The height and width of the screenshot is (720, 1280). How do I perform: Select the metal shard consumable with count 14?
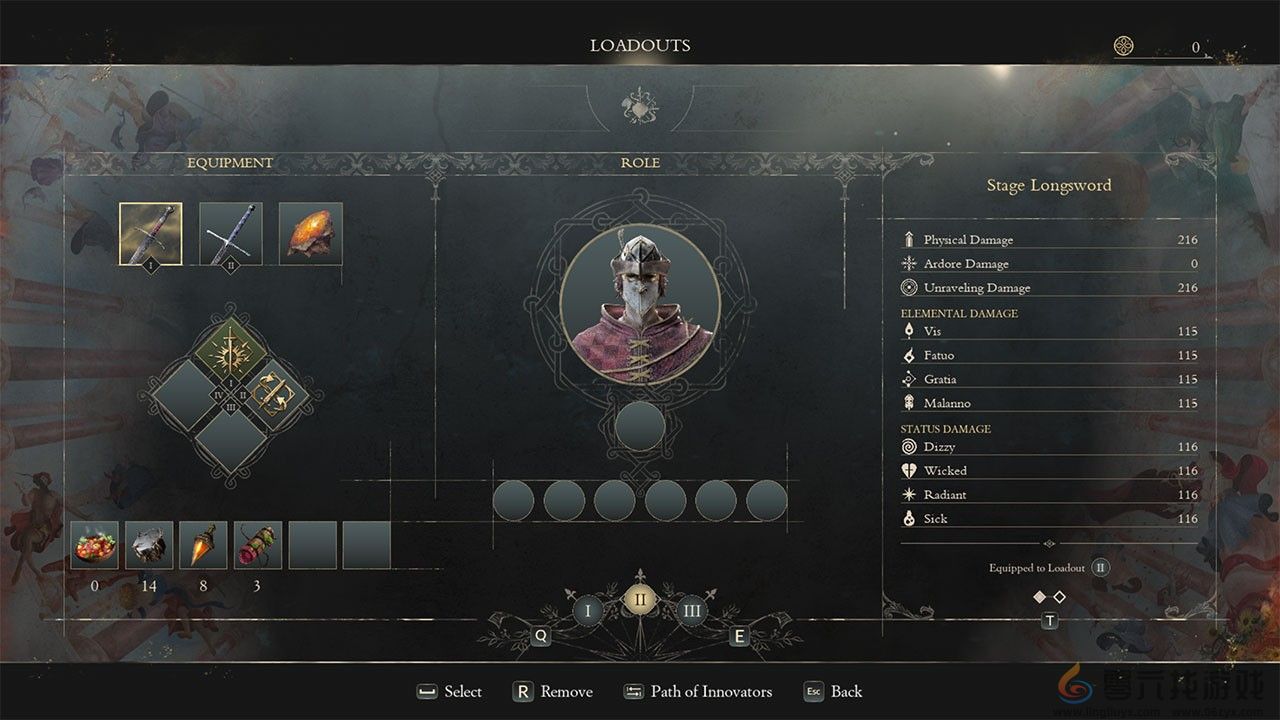click(x=148, y=545)
